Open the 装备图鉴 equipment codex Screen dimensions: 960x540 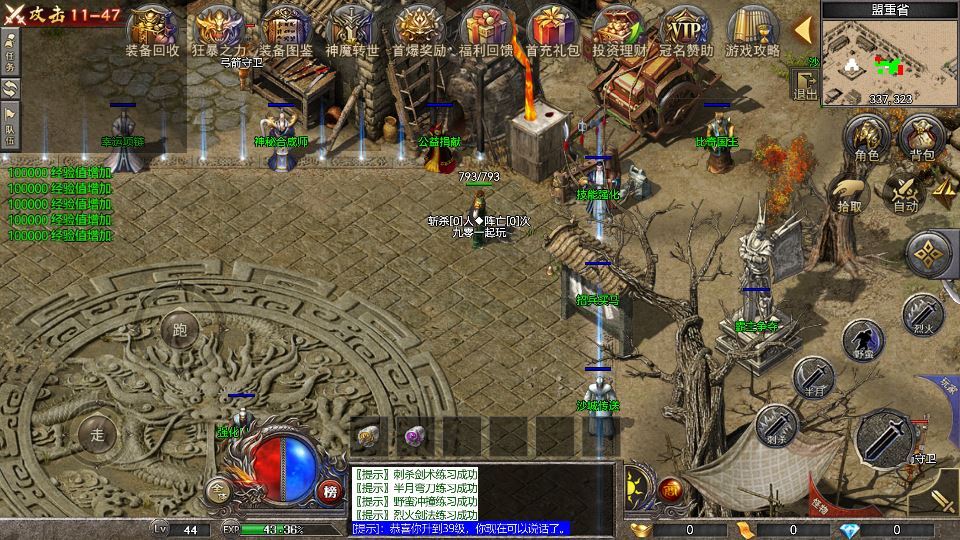point(285,29)
